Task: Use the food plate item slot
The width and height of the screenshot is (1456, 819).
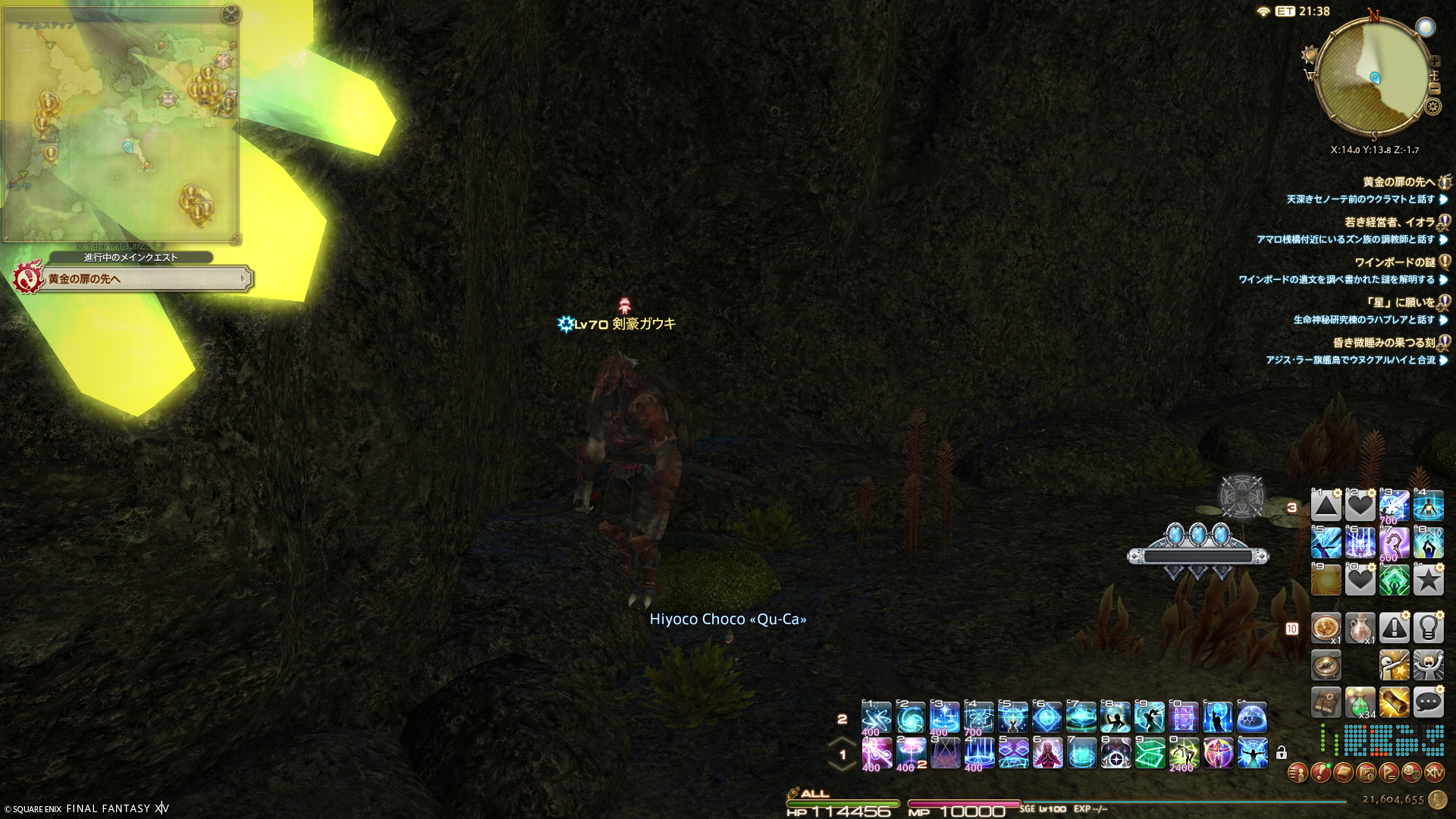Action: (x=1326, y=627)
